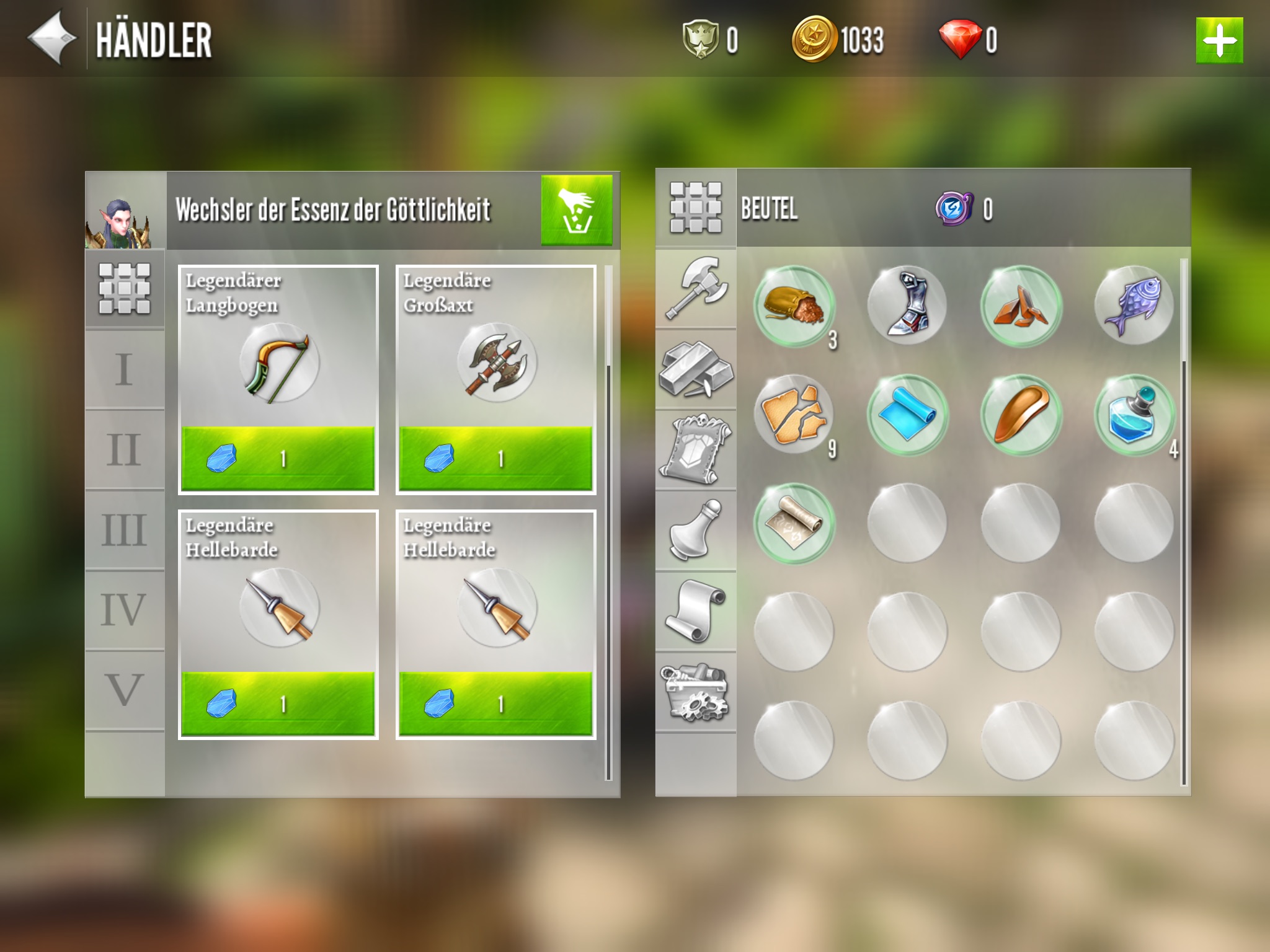Buy the Legendäre Großaxt offer
Screen dimensions: 1270x952
coord(495,458)
